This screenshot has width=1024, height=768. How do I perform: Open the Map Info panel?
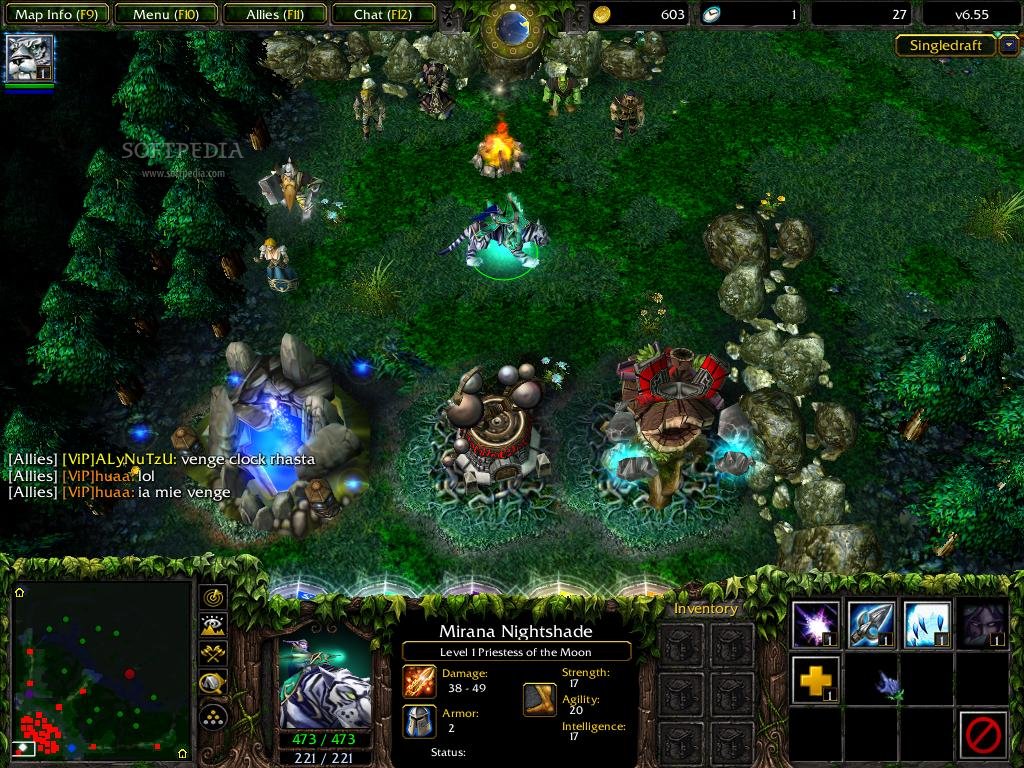coord(55,14)
